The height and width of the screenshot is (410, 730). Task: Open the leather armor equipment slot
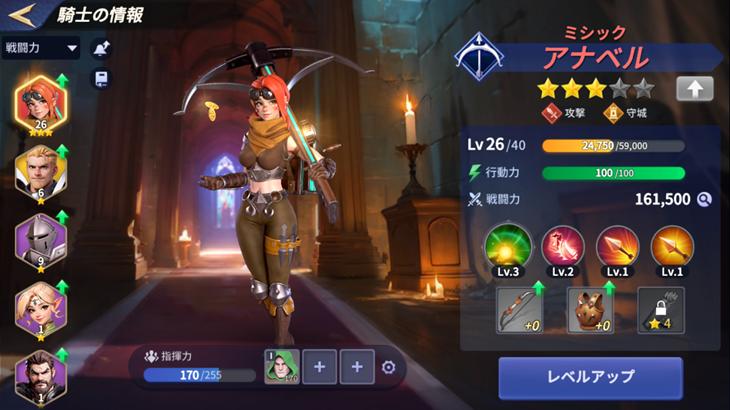coord(590,311)
